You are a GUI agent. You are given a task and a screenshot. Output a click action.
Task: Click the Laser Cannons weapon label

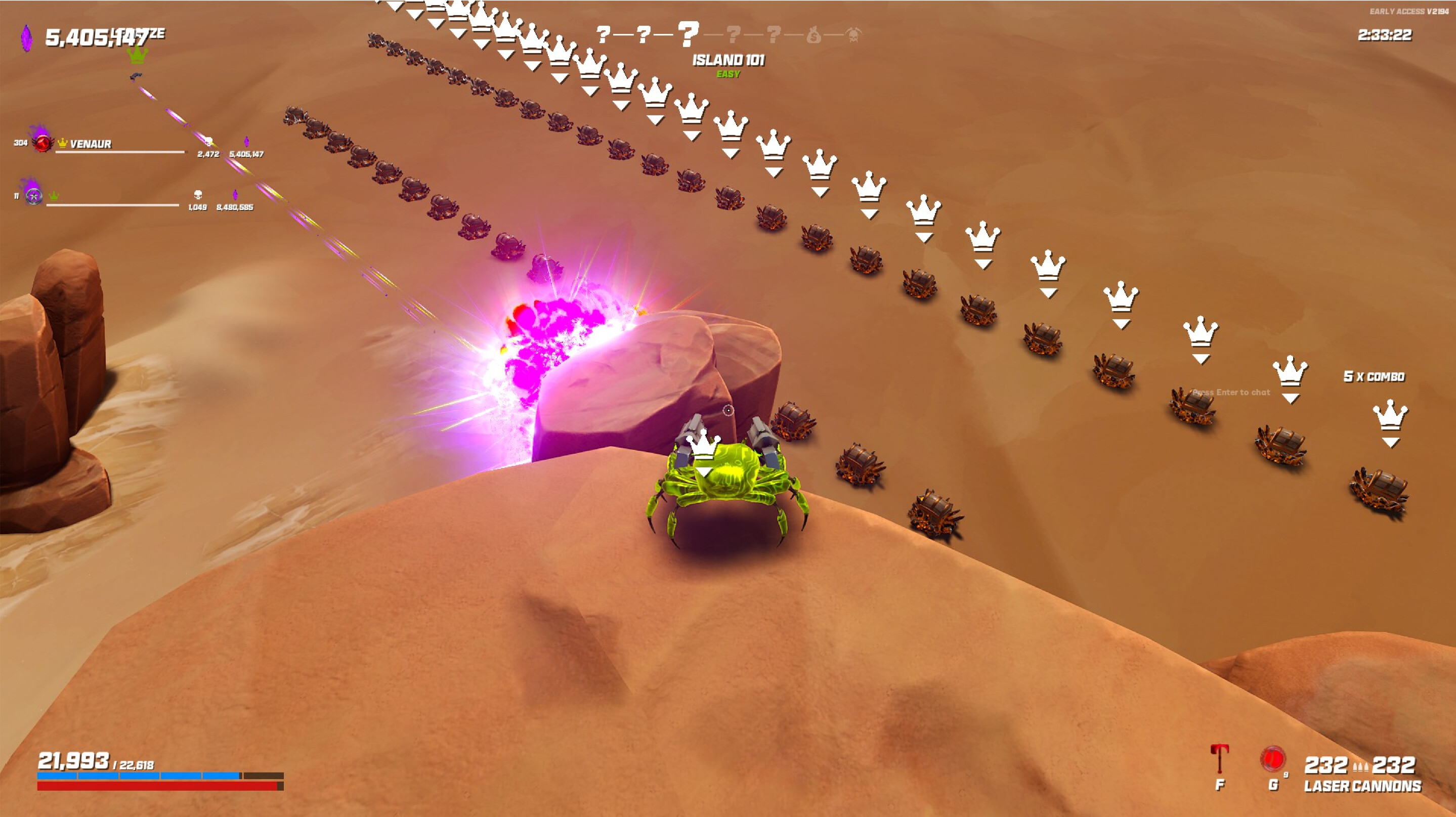1362,786
